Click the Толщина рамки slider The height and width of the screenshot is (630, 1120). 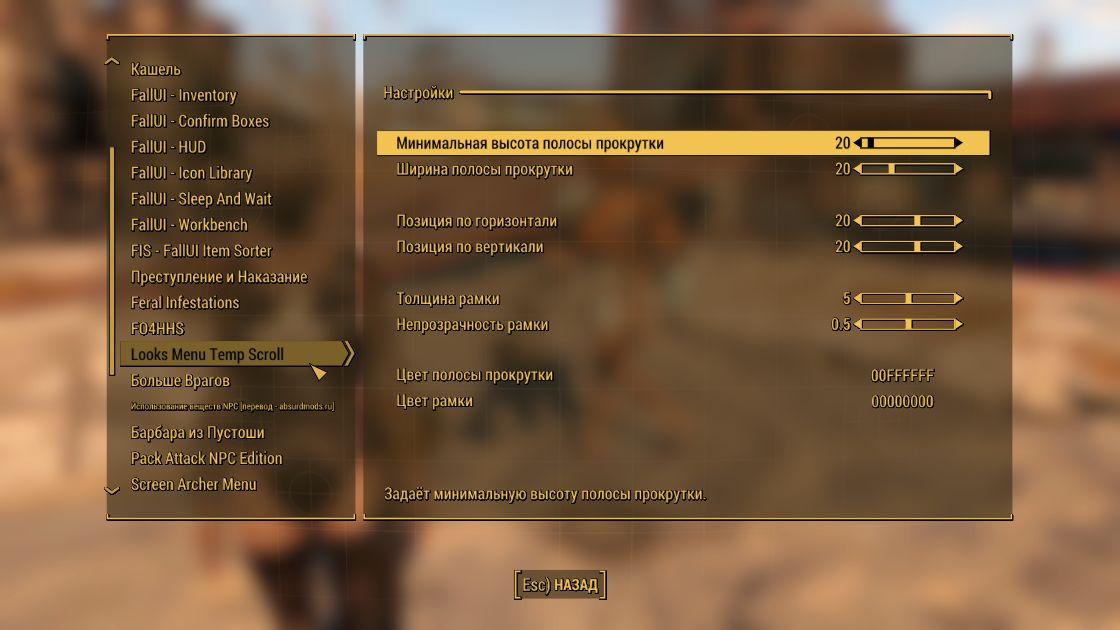click(908, 299)
